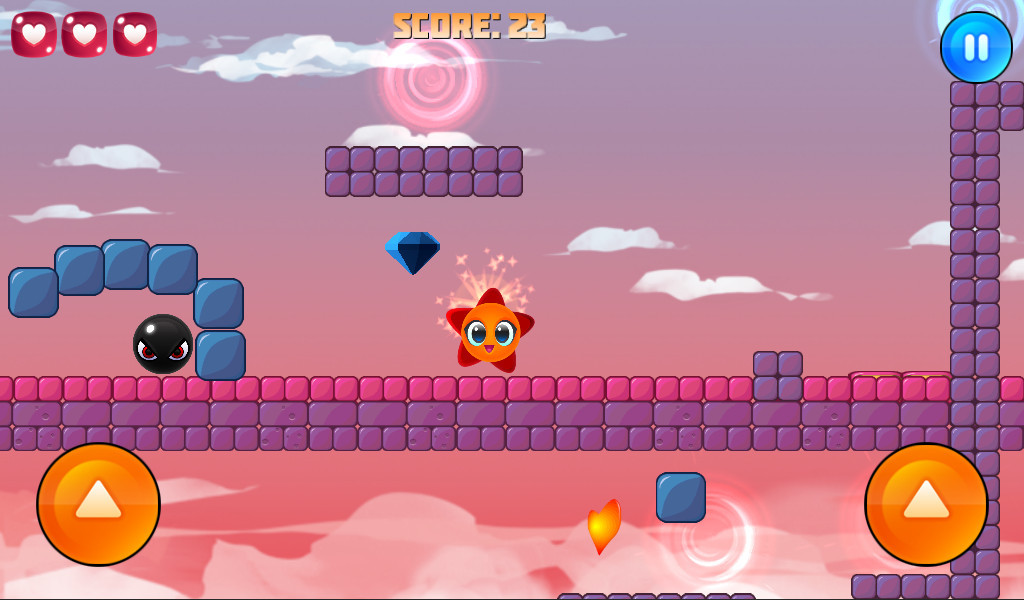
Task: Pause the game with the blue button
Action: click(976, 47)
